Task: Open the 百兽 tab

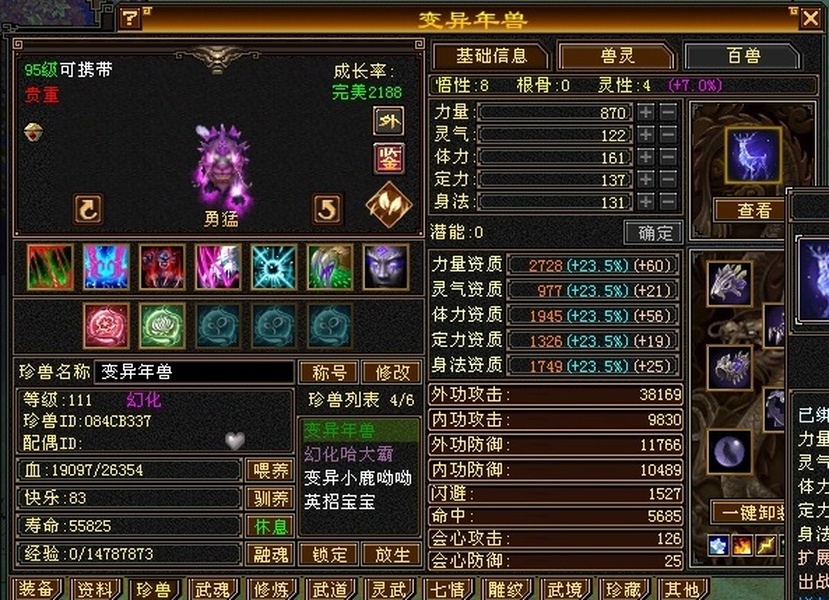Action: point(744,56)
